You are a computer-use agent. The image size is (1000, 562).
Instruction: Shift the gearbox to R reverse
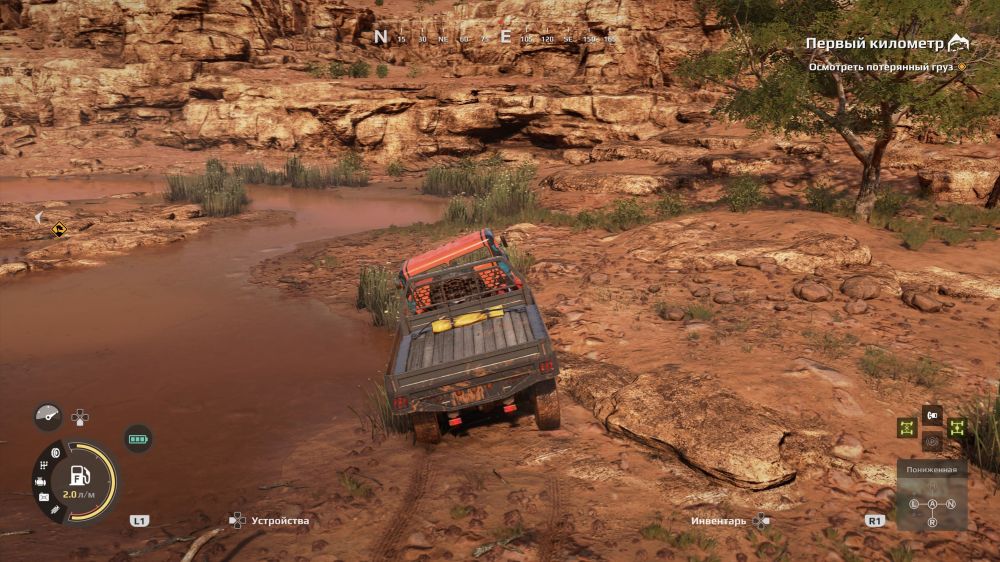coord(932,522)
